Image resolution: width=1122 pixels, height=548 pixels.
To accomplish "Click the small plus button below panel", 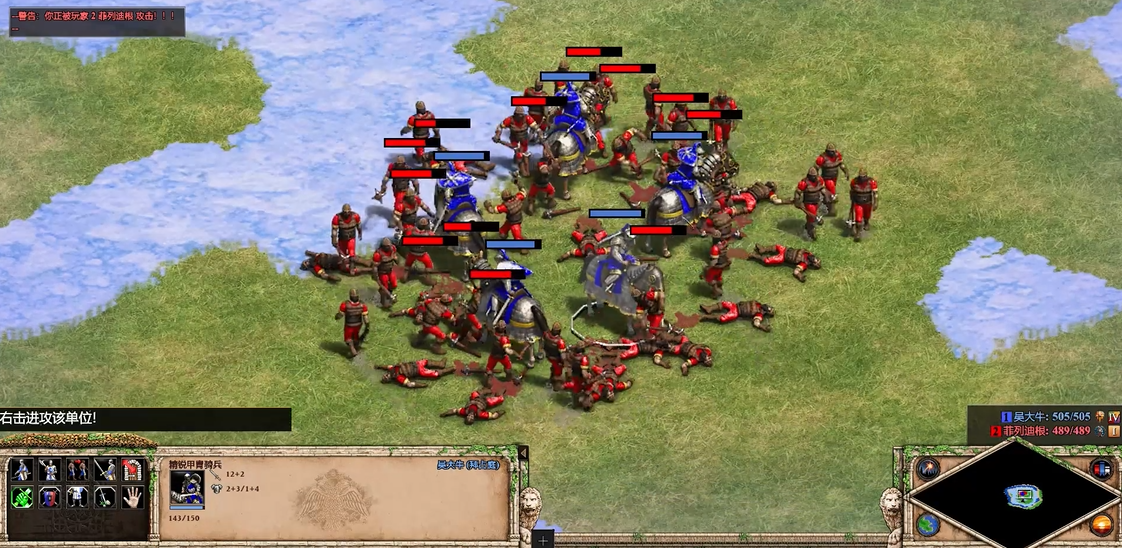I will point(544,540).
